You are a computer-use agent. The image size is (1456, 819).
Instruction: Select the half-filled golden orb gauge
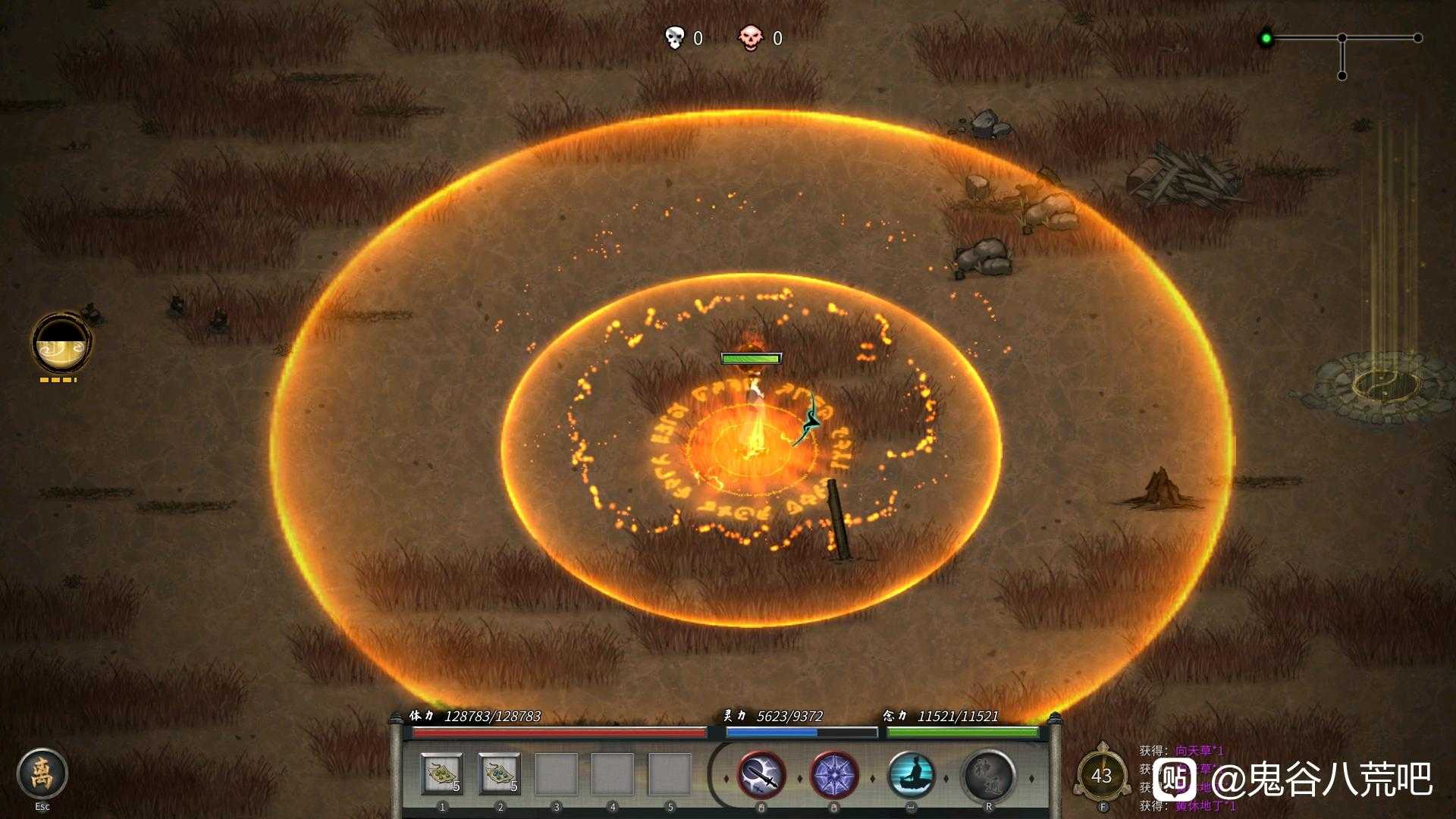61,344
